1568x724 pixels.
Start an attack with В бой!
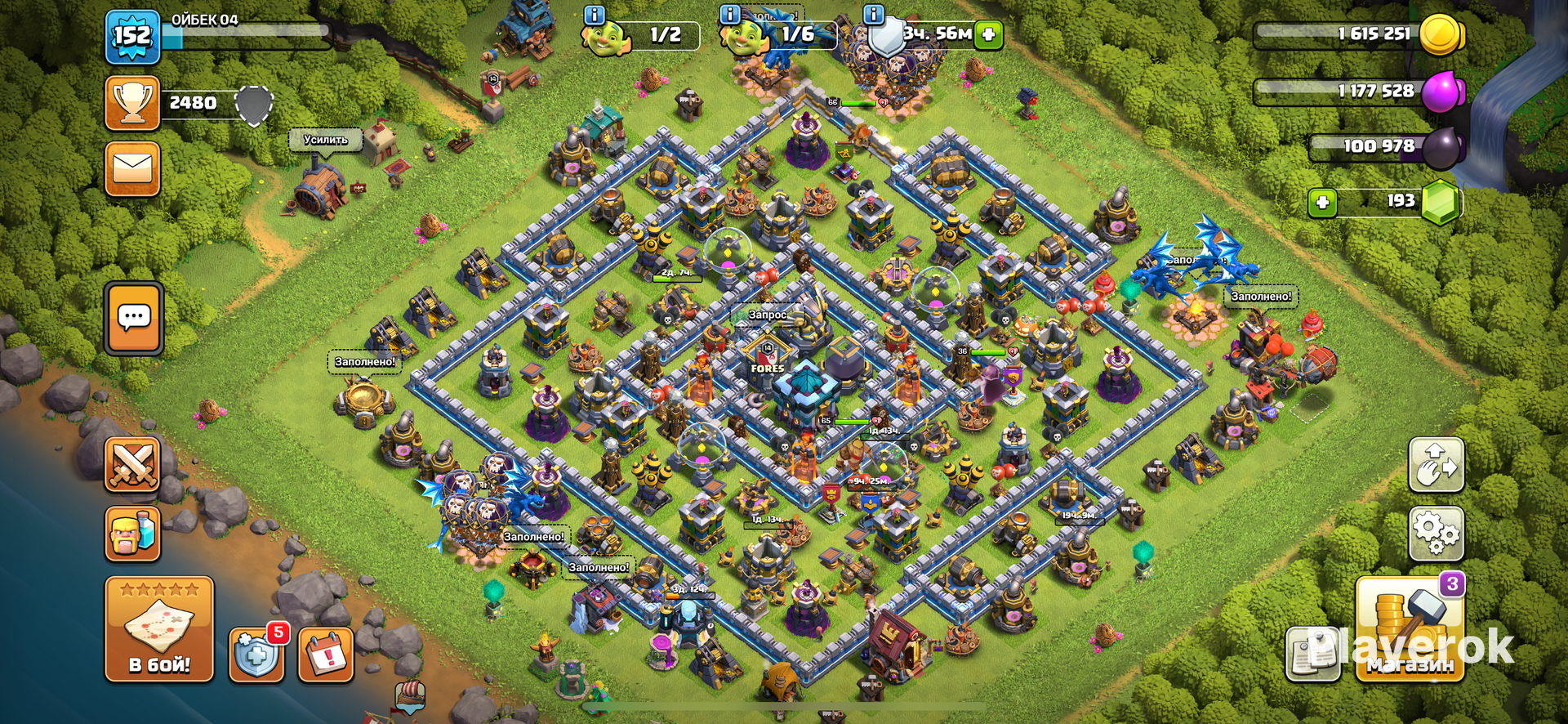pos(159,629)
